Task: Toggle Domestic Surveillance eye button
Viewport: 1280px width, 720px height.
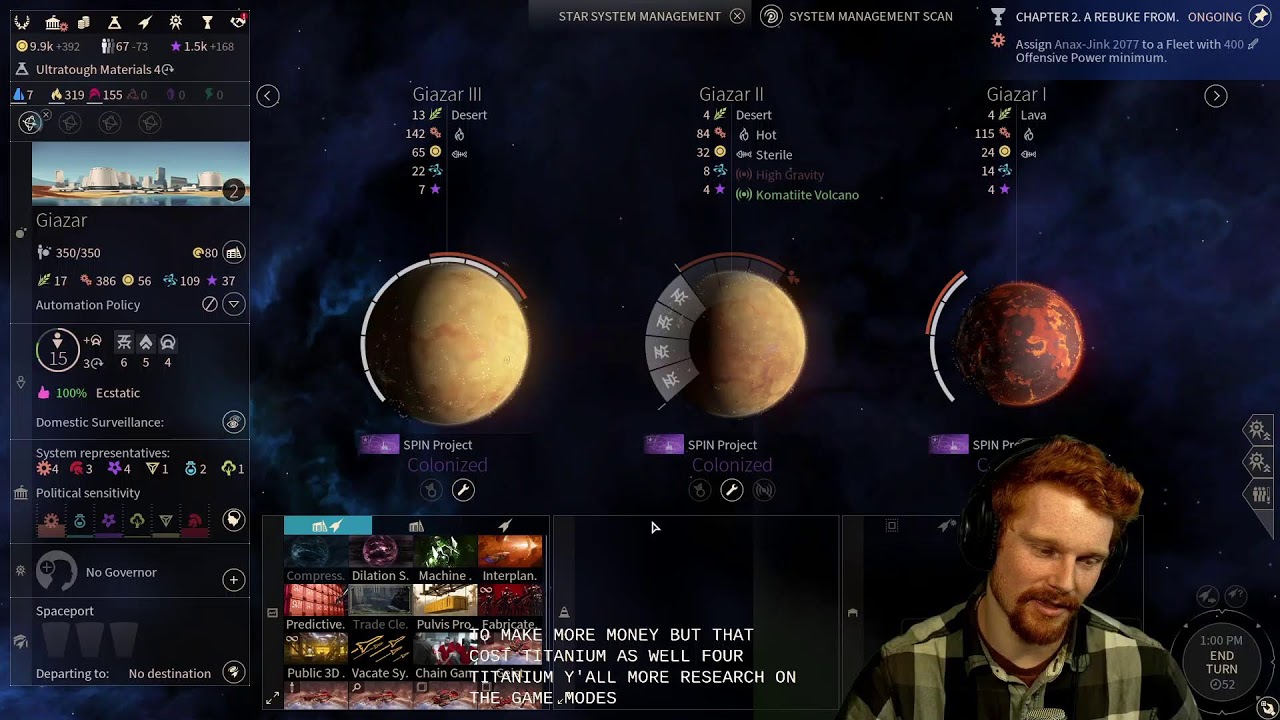Action: coord(233,423)
